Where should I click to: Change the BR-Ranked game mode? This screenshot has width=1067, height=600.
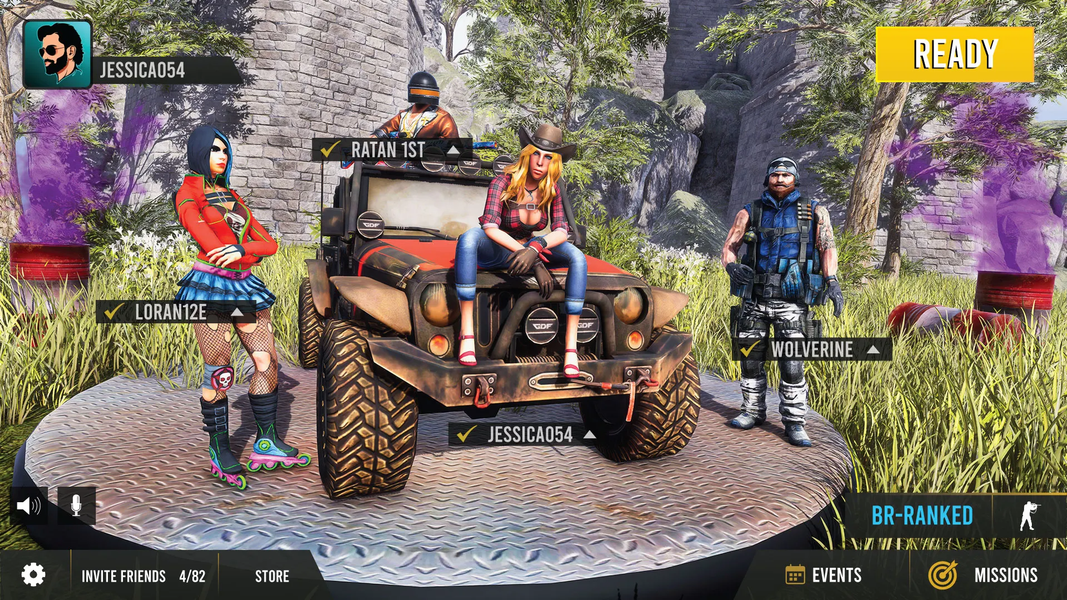(x=921, y=516)
